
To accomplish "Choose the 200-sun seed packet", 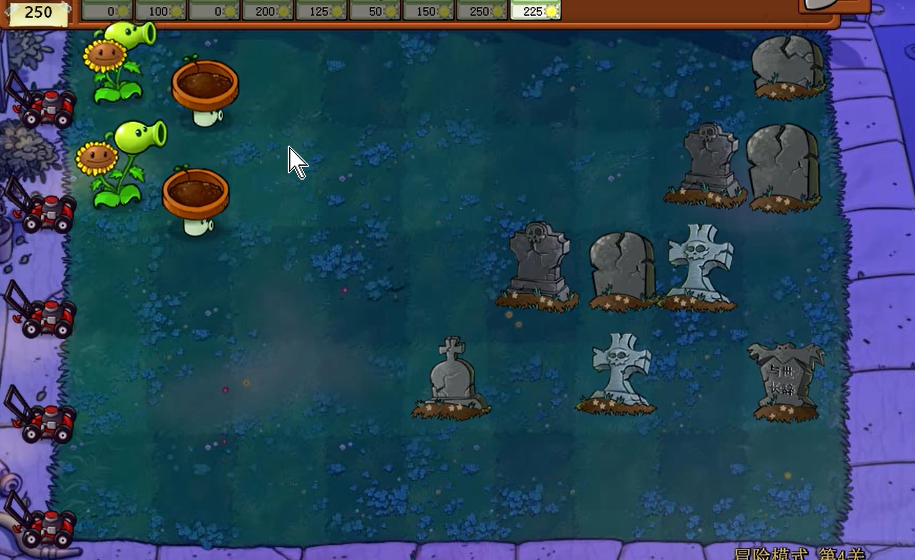I will 267,10.
